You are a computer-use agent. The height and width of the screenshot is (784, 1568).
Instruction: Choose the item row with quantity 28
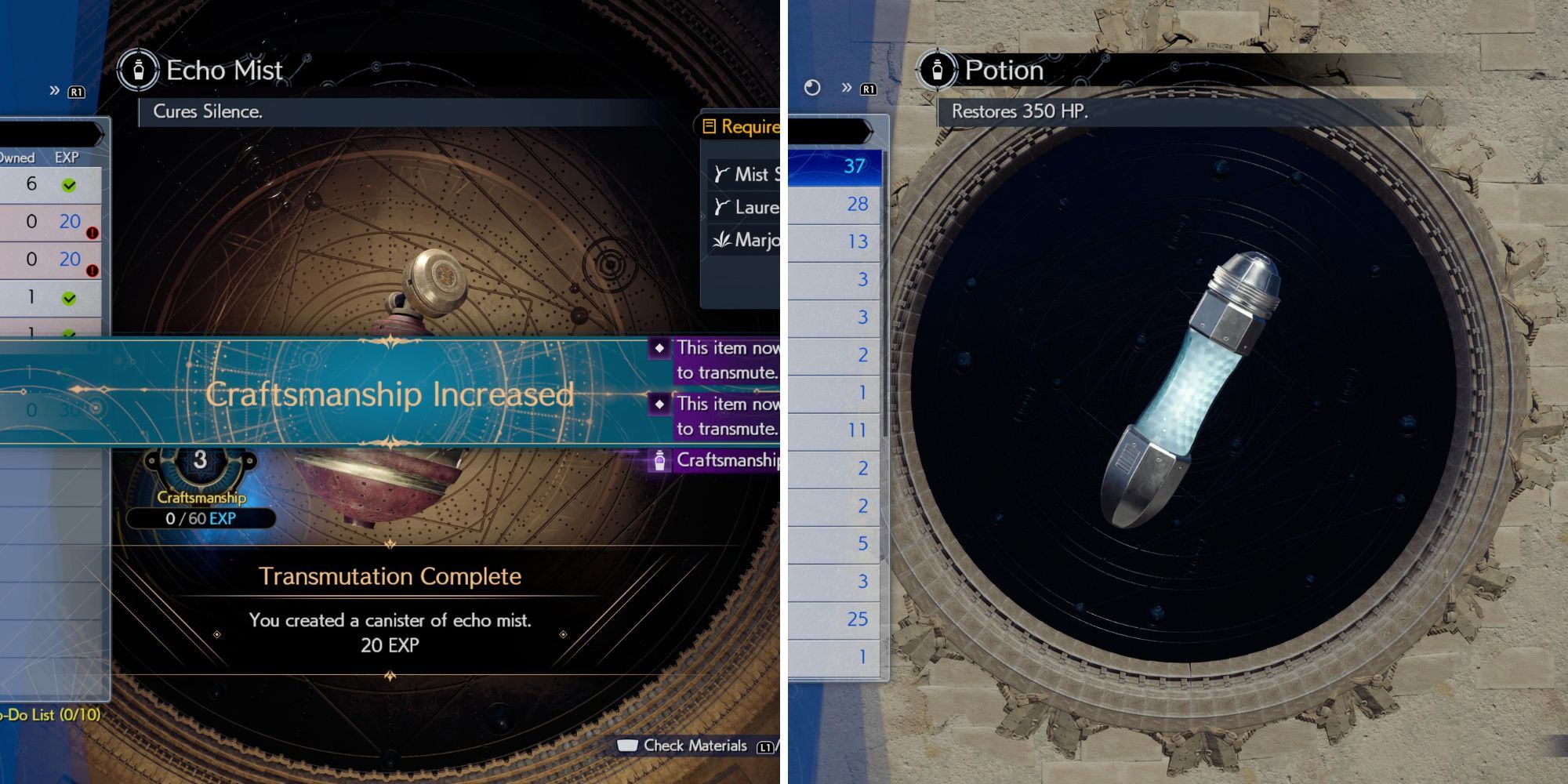click(x=835, y=204)
